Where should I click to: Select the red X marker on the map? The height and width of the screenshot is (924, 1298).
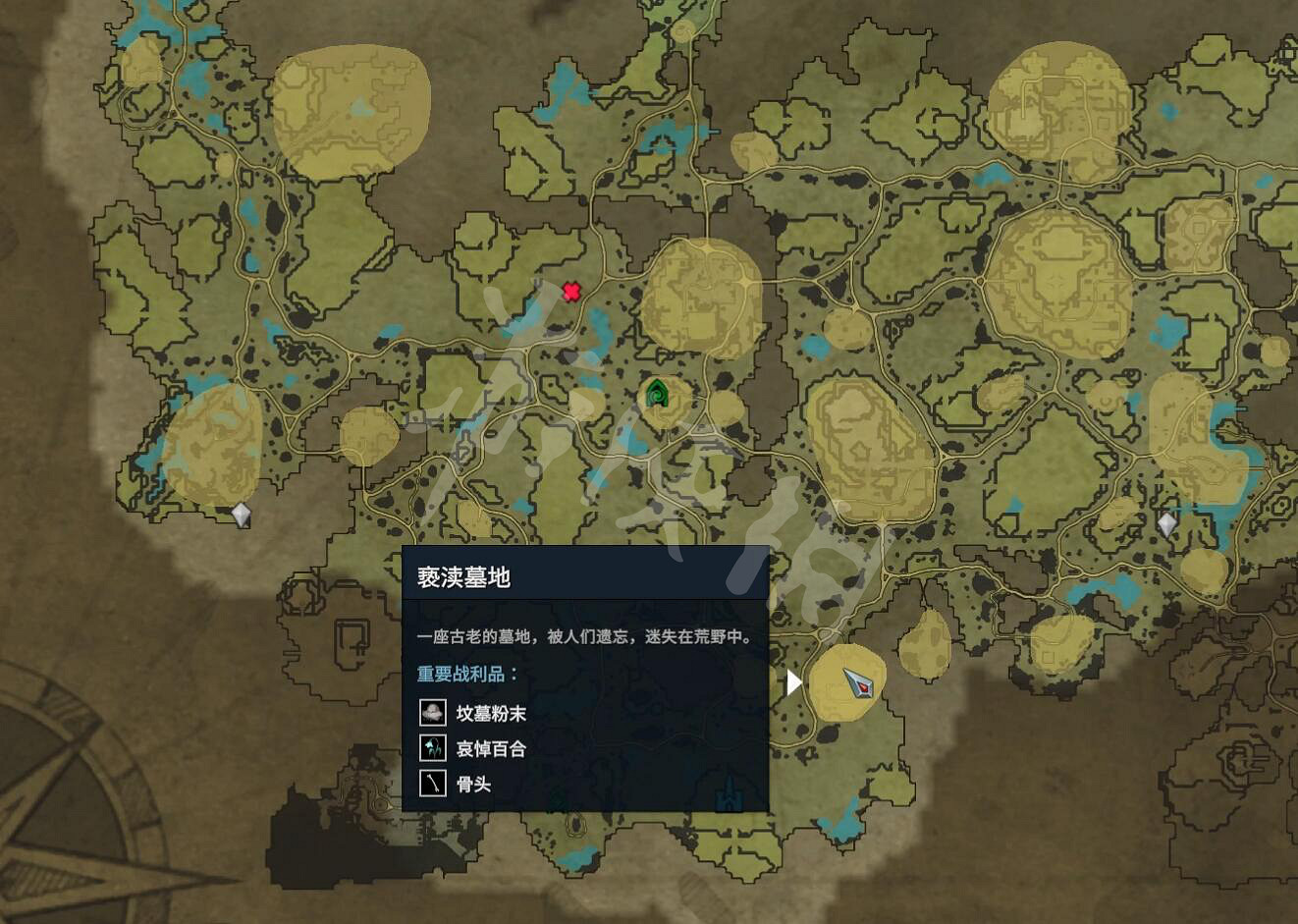coord(572,291)
